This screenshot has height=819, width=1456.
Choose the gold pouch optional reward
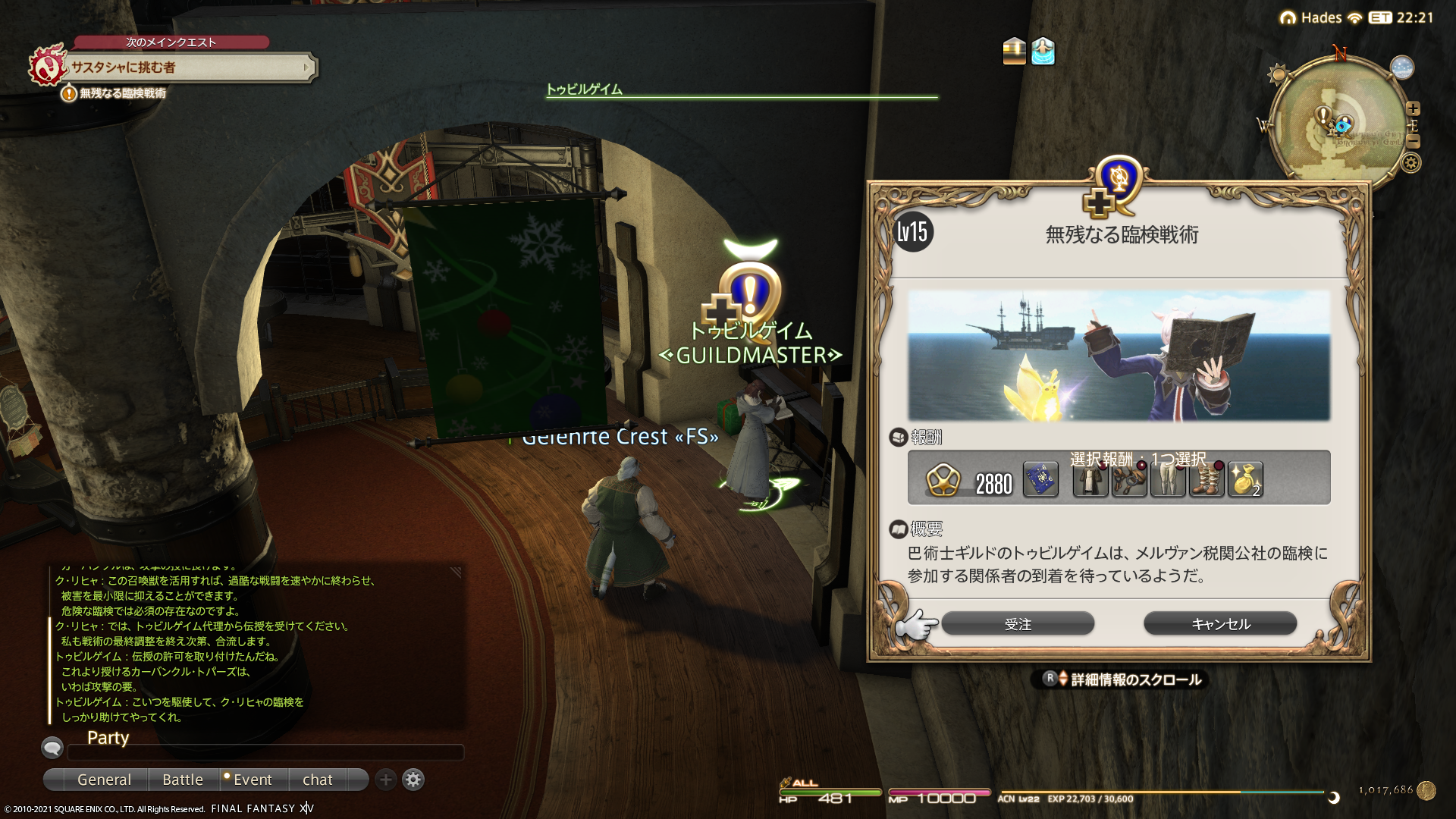pos(1245,480)
